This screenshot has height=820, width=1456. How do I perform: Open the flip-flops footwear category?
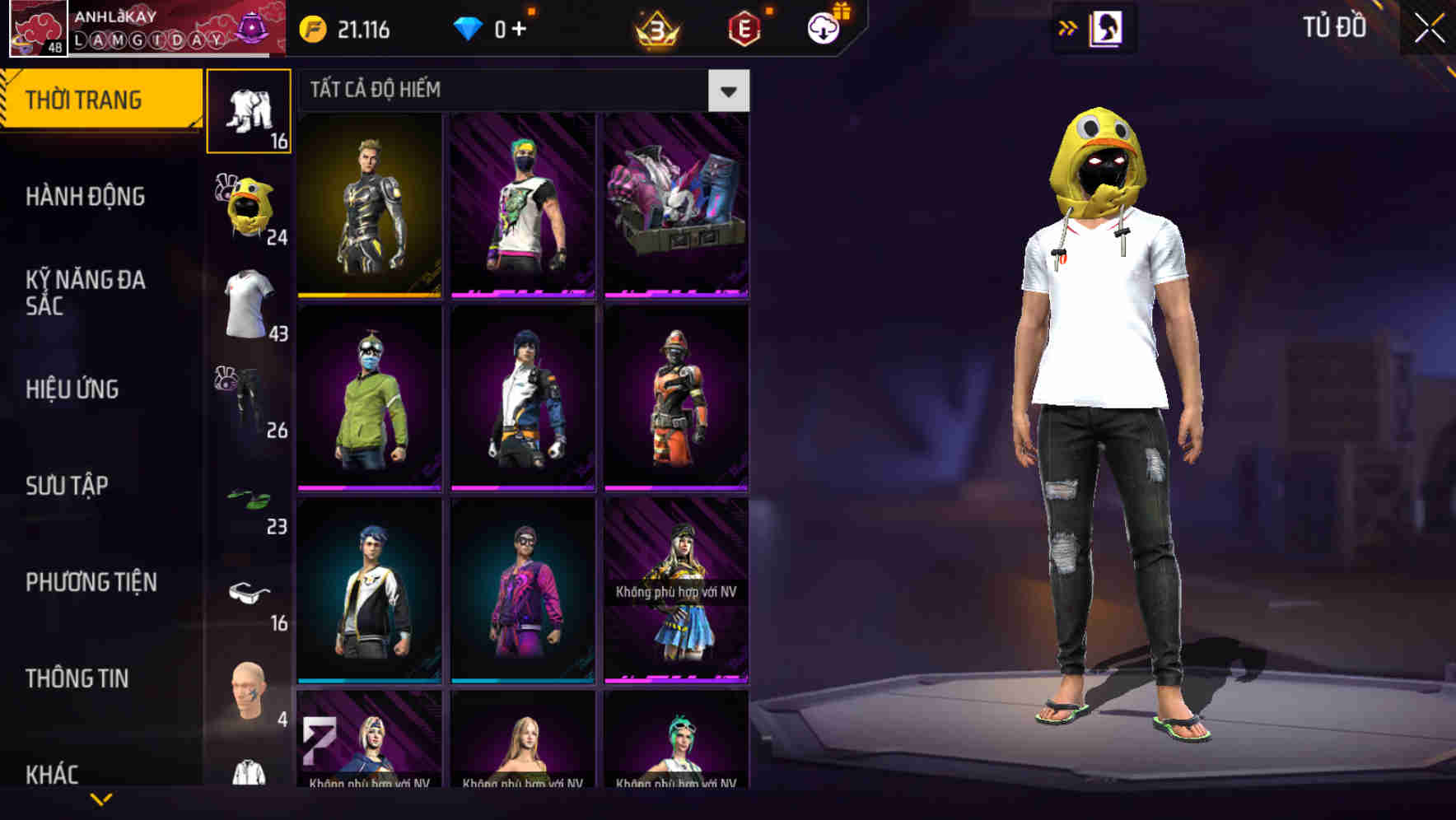[250, 498]
